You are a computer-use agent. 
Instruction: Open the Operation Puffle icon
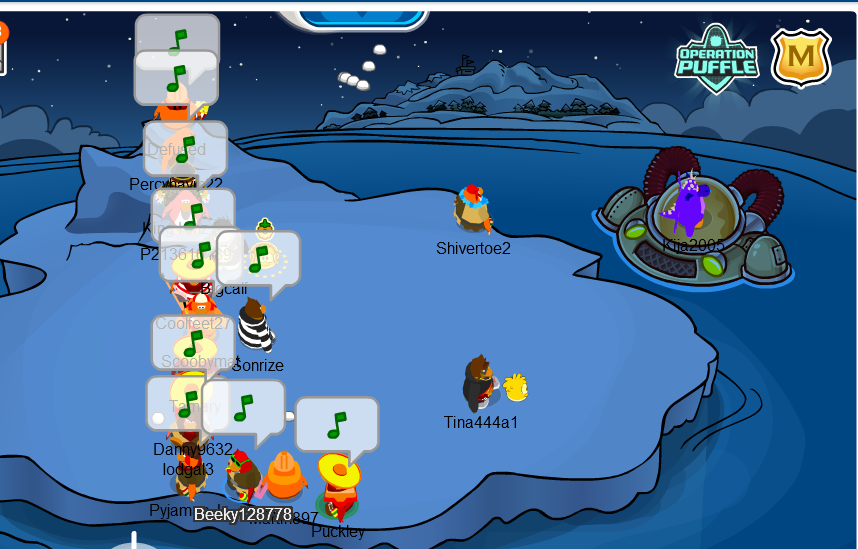[x=716, y=58]
